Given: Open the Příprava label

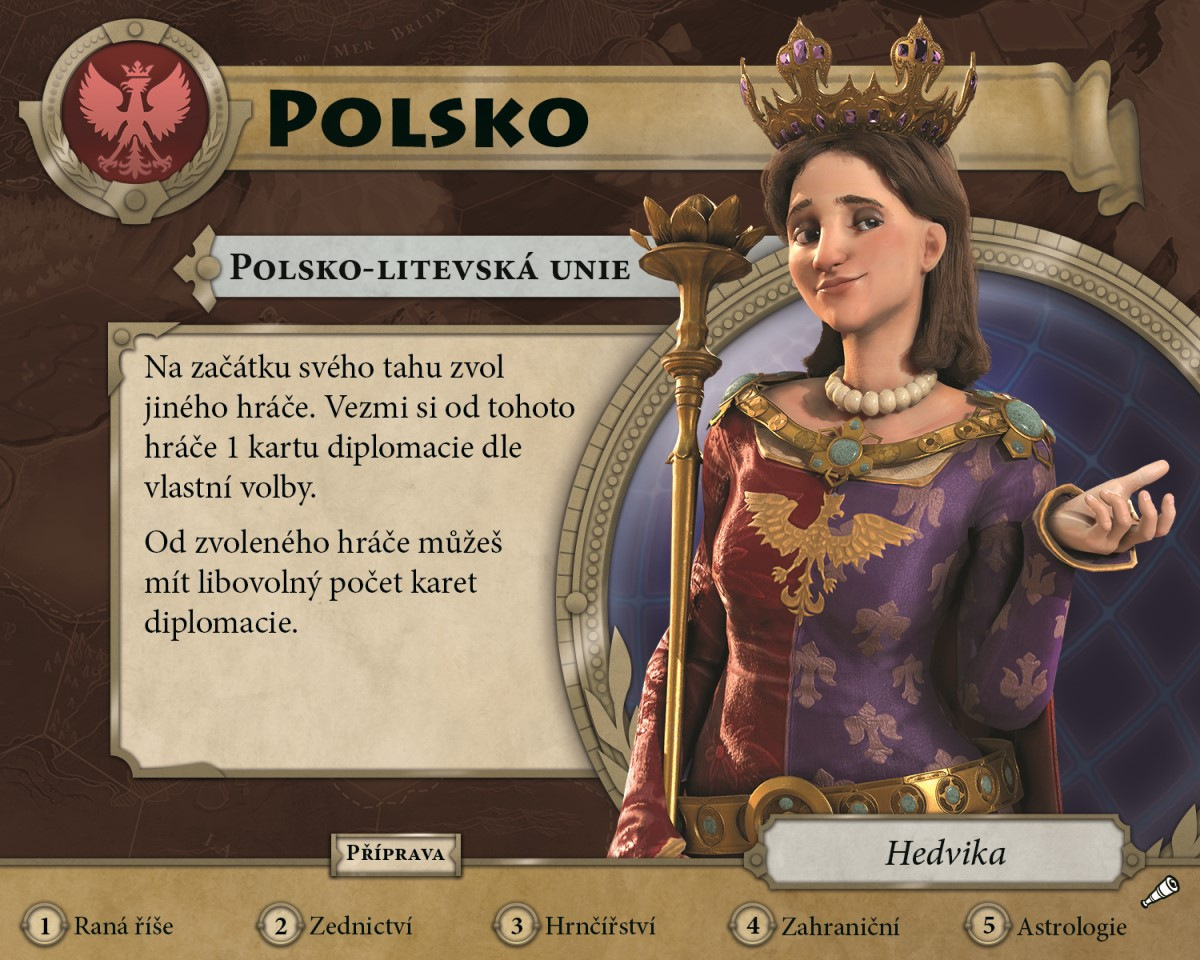Looking at the screenshot, I should (395, 854).
